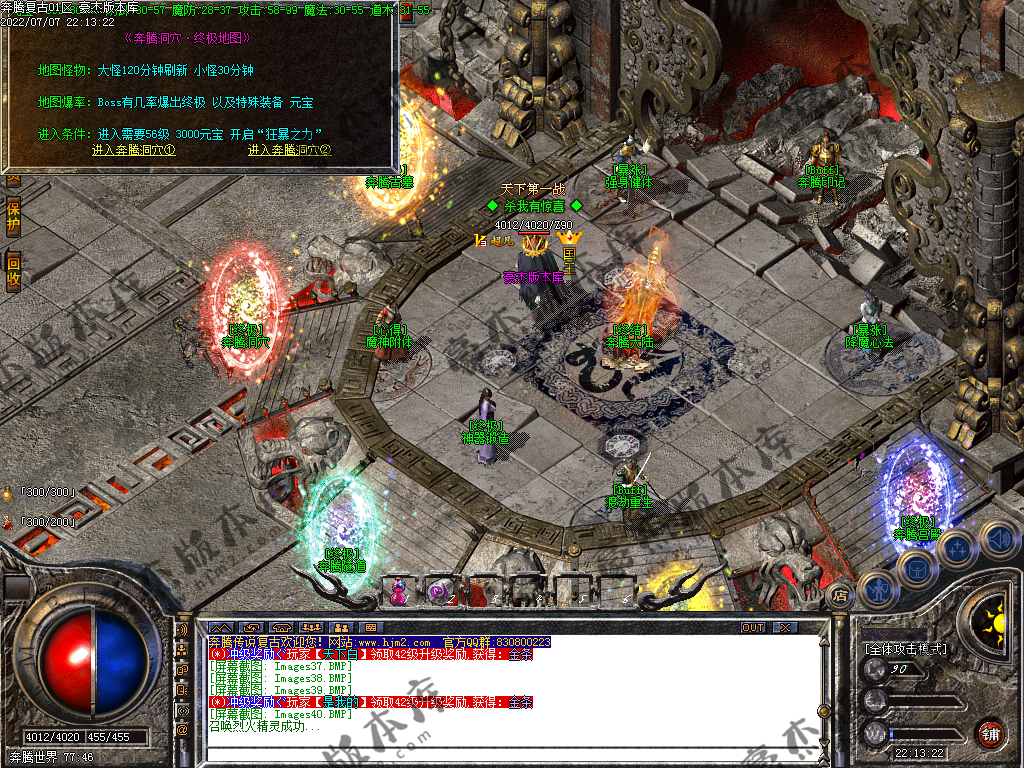Choose the 进入奔腾洞穴② link
1024x768 pixels.
289,150
